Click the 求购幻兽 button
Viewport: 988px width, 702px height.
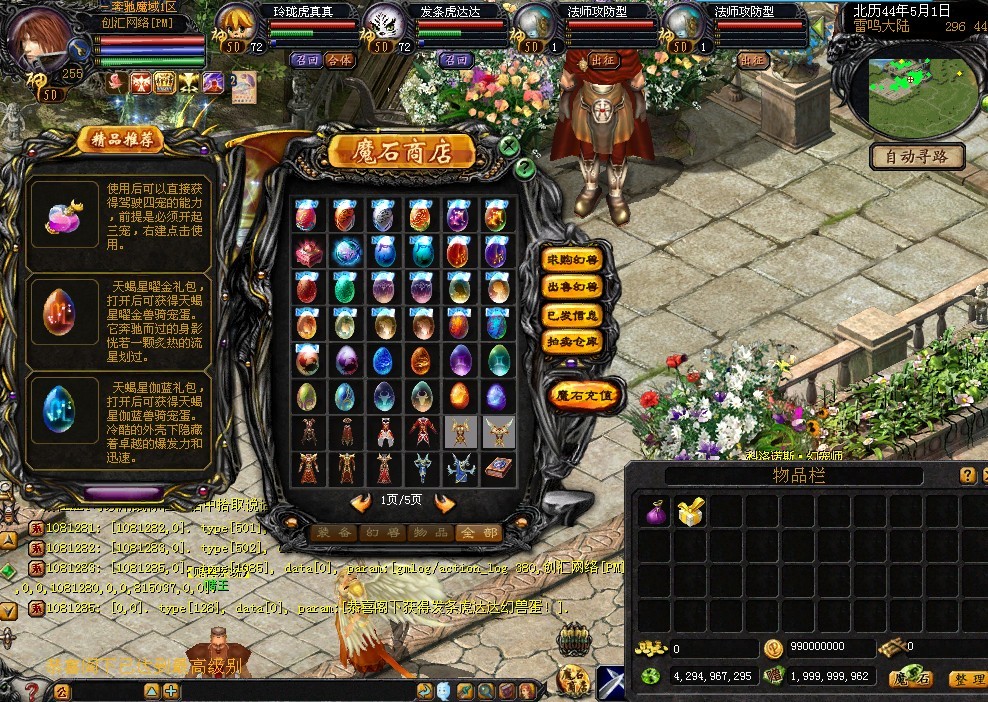click(573, 260)
